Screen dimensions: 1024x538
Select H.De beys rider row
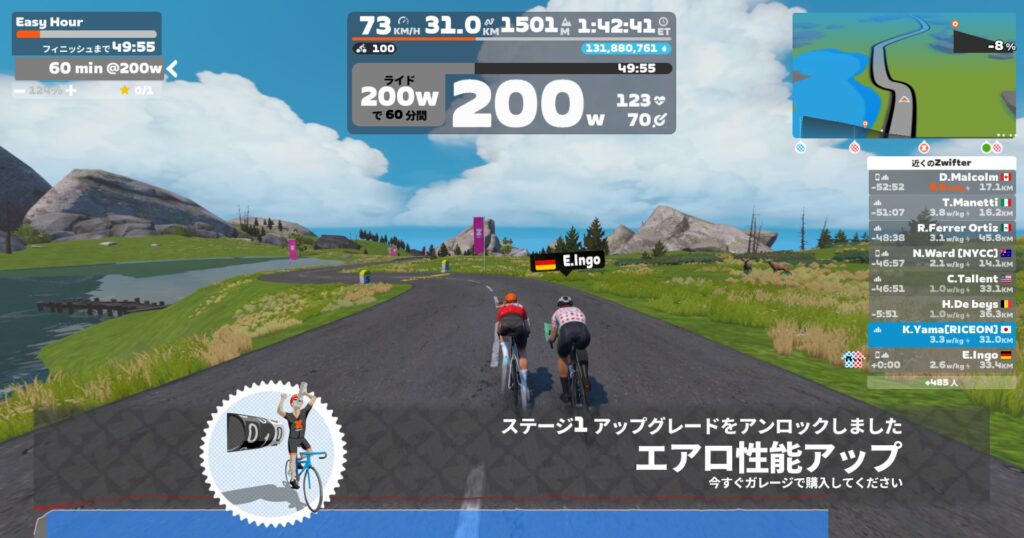click(x=941, y=308)
